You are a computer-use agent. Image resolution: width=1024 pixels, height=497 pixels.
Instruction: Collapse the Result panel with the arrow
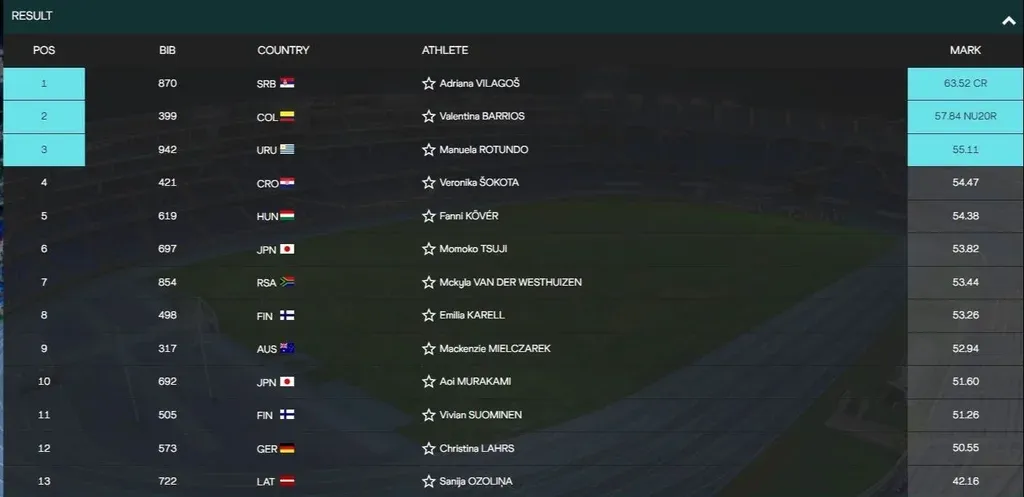tap(1008, 20)
